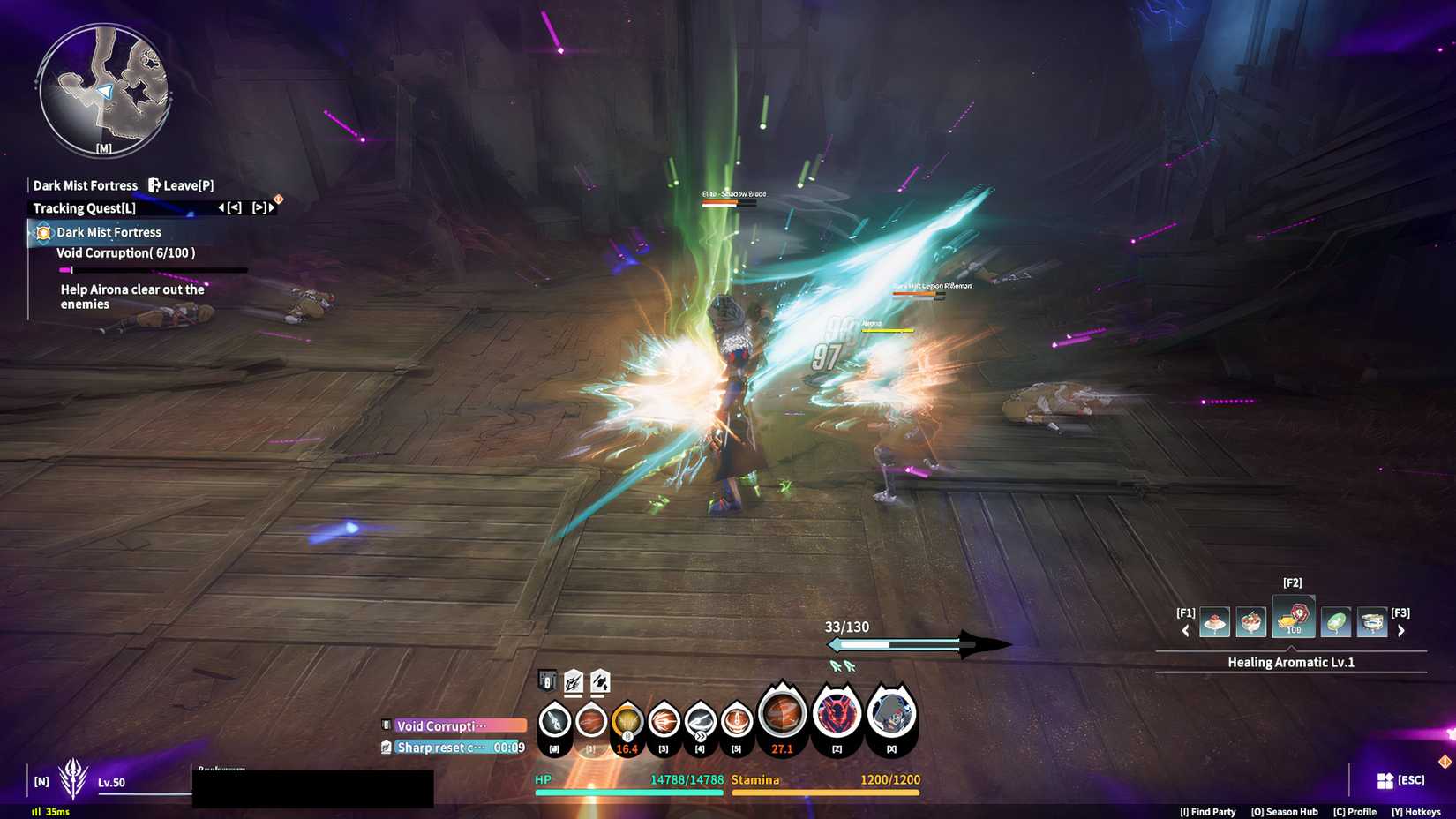Switch to Tracking Quest[L] panel

[84, 208]
